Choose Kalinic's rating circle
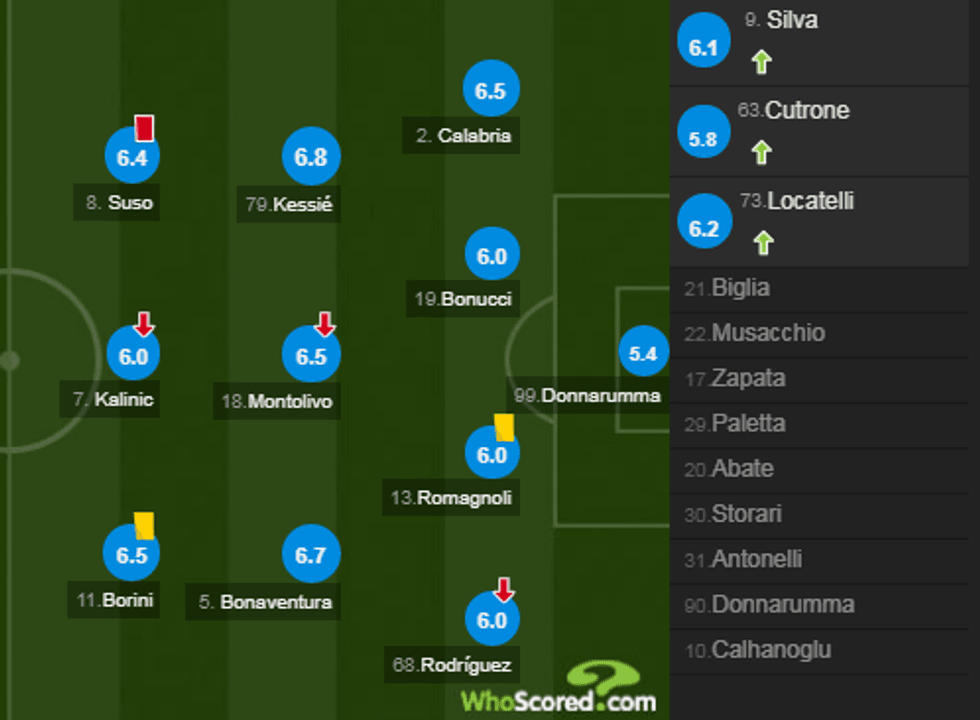The image size is (980, 720). pyautogui.click(x=133, y=356)
